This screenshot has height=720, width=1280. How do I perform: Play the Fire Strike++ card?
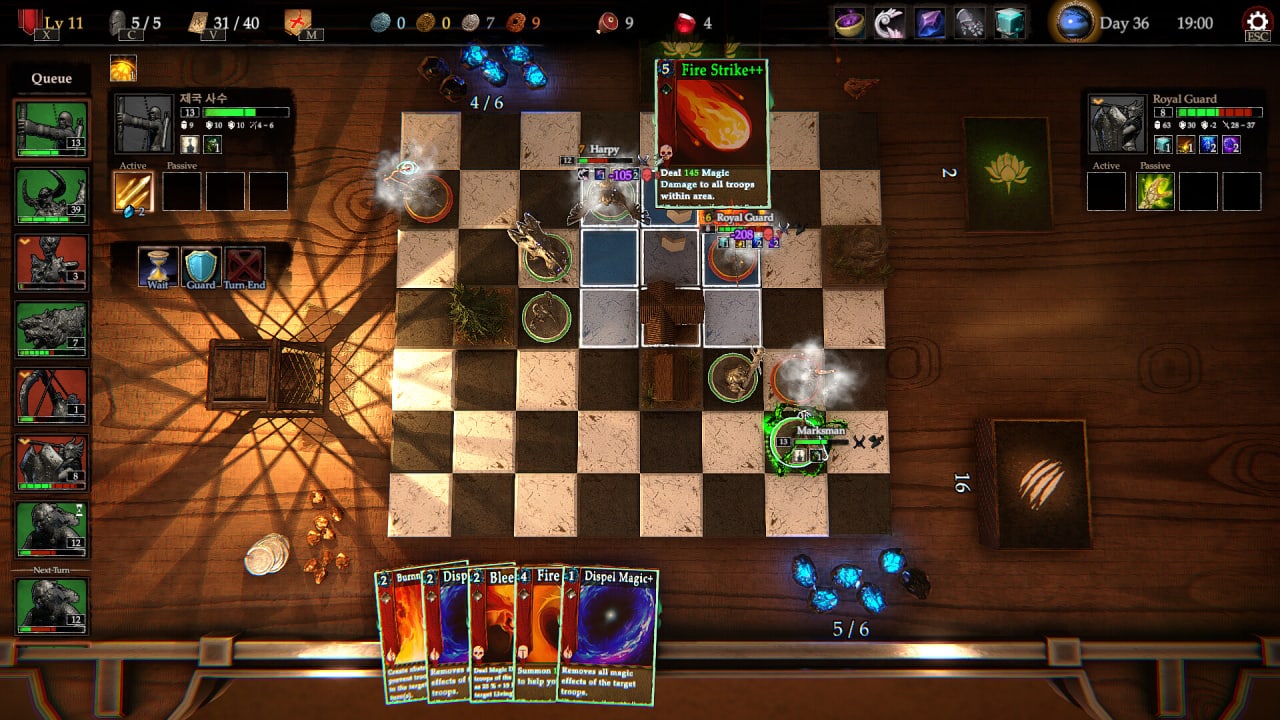(712, 130)
